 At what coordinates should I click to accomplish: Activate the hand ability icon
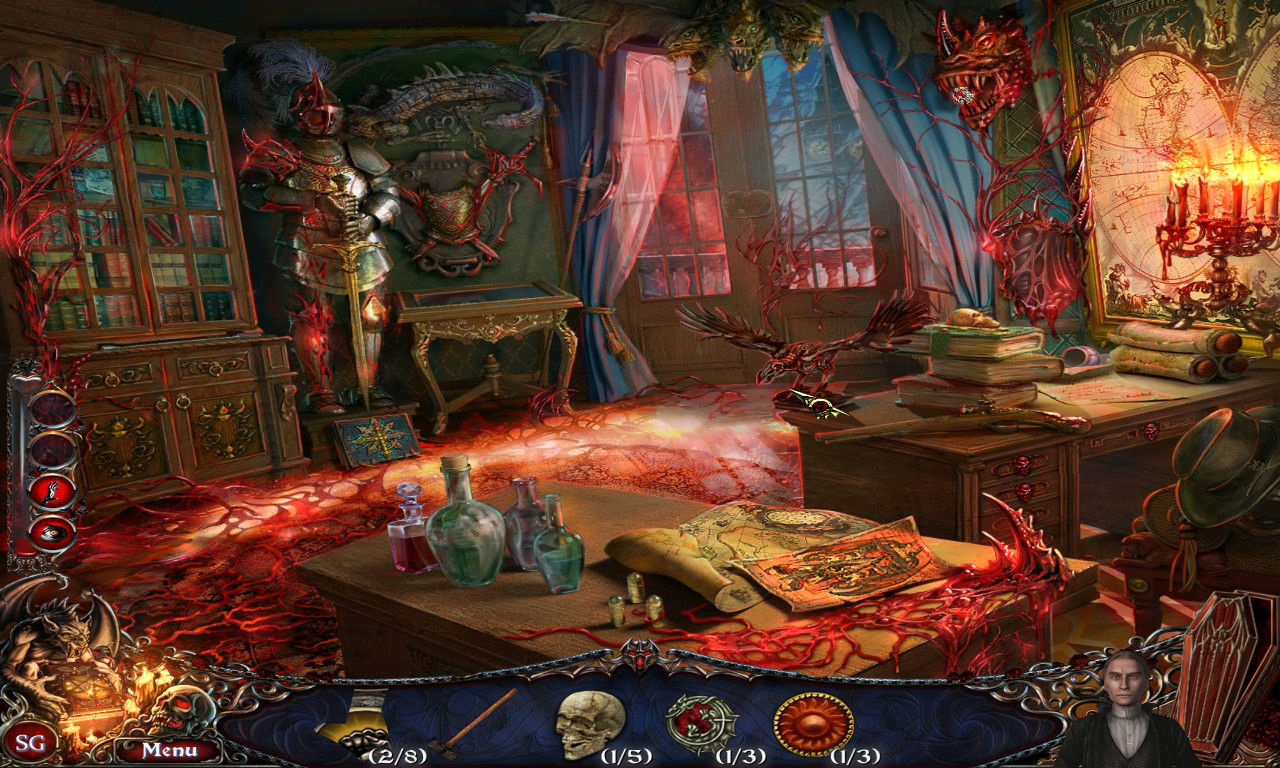54,490
